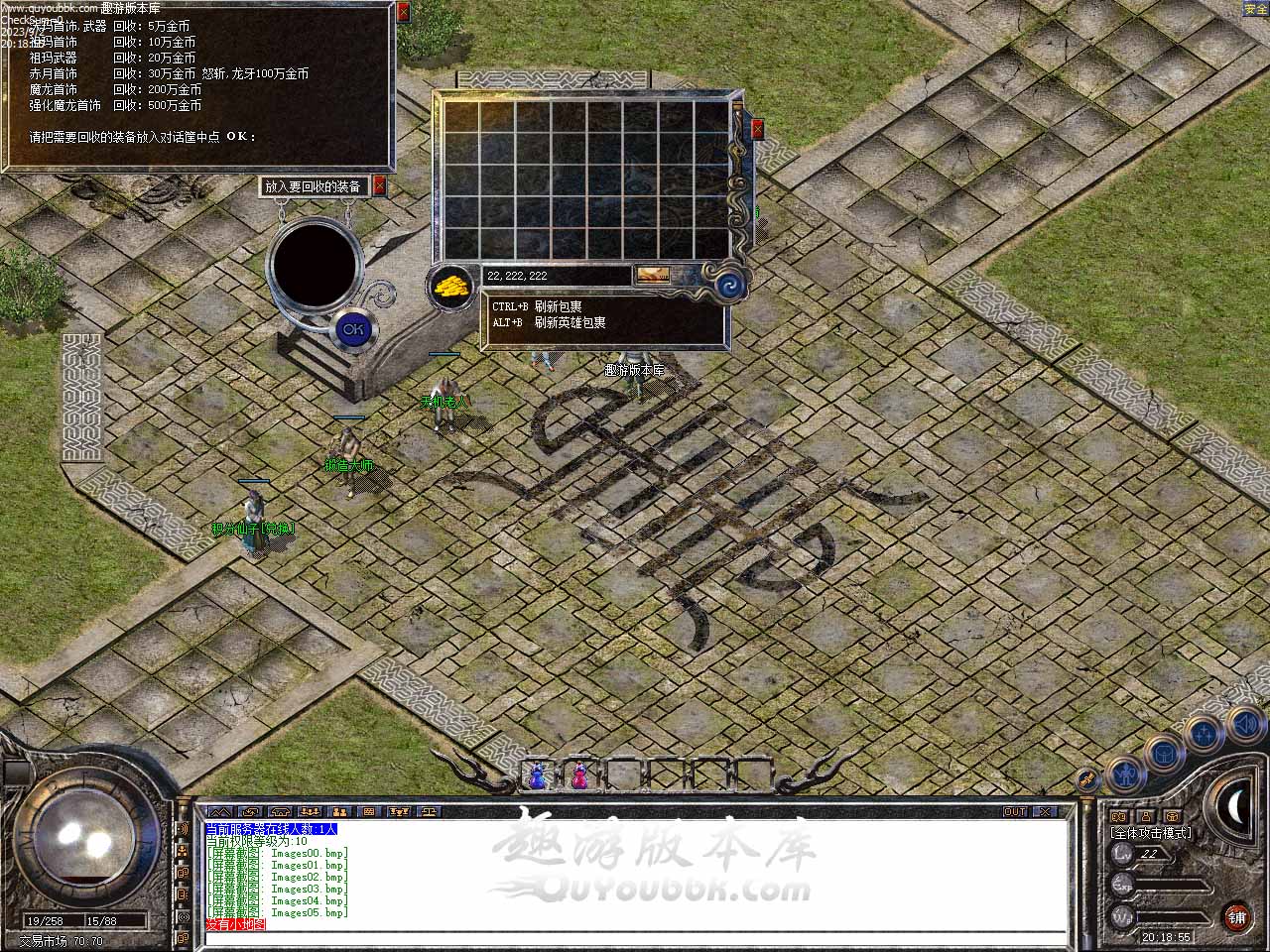Use the blue potion in the belt
Viewport: 1270px width, 952px height.
pos(538,776)
